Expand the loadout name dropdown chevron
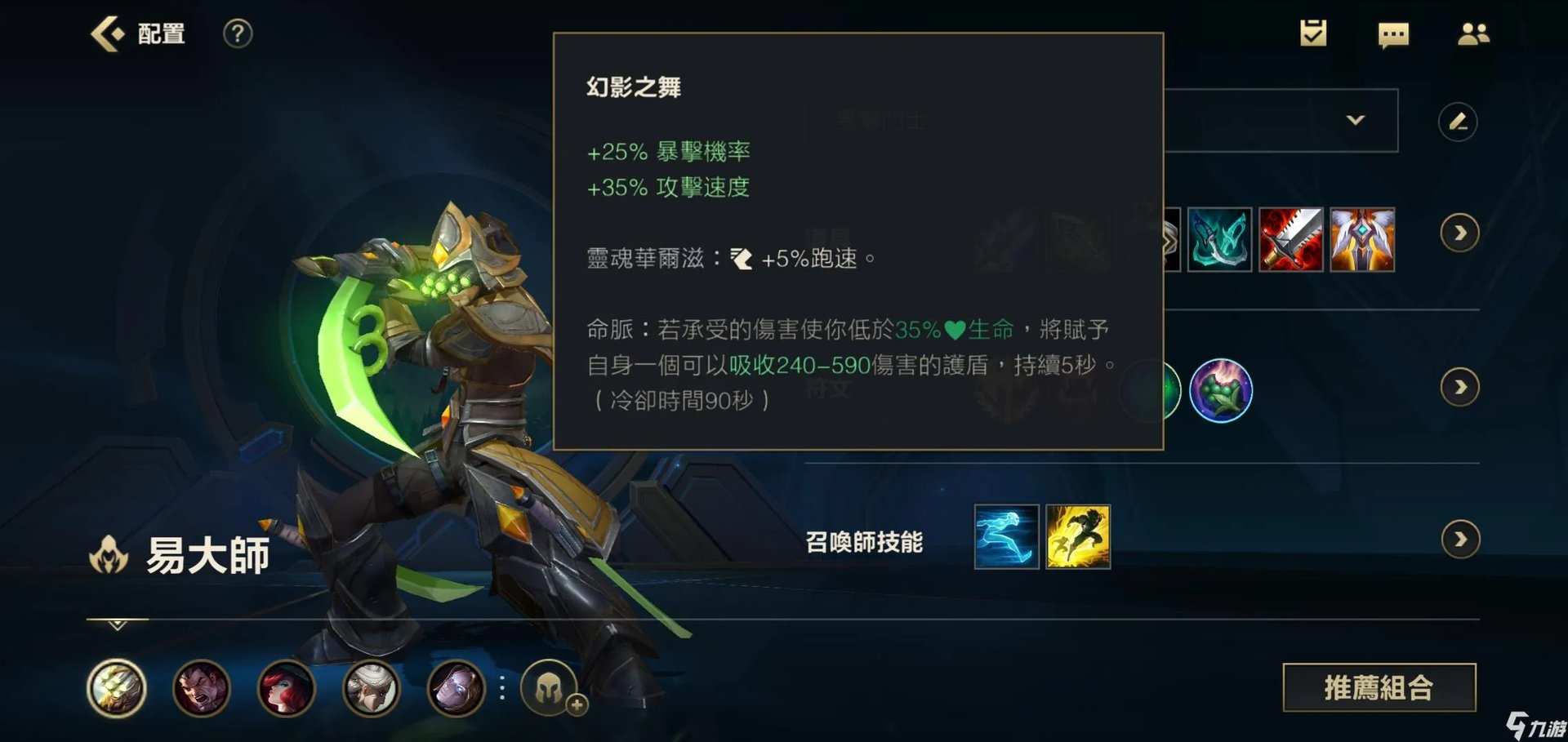The height and width of the screenshot is (742, 1568). (1356, 120)
